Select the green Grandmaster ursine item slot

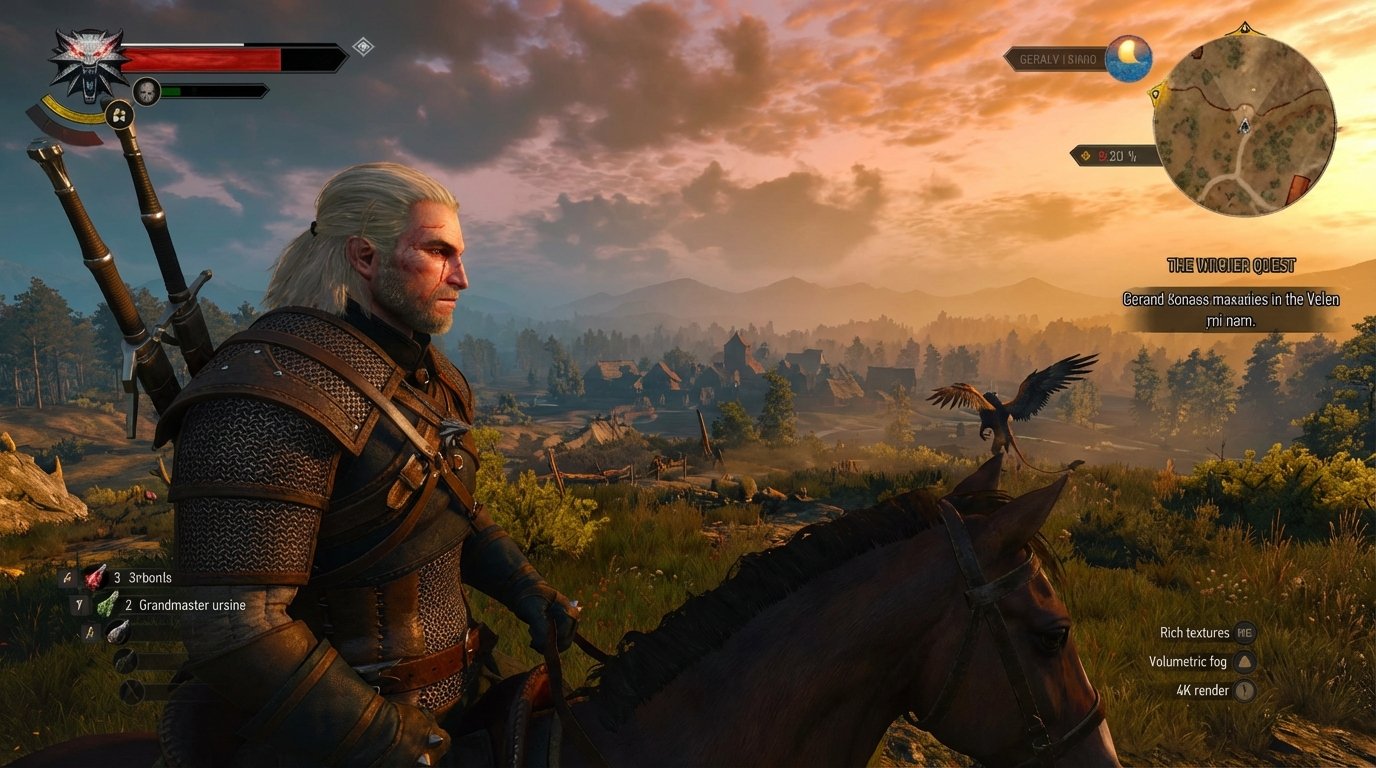click(107, 604)
